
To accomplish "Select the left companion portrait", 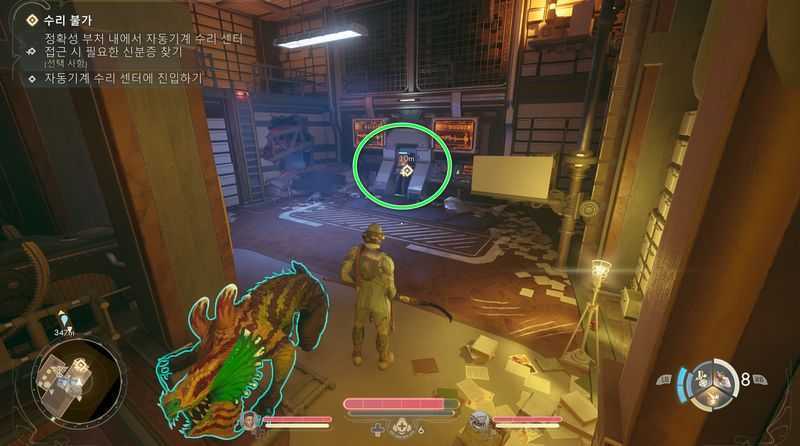I will pyautogui.click(x=249, y=422).
